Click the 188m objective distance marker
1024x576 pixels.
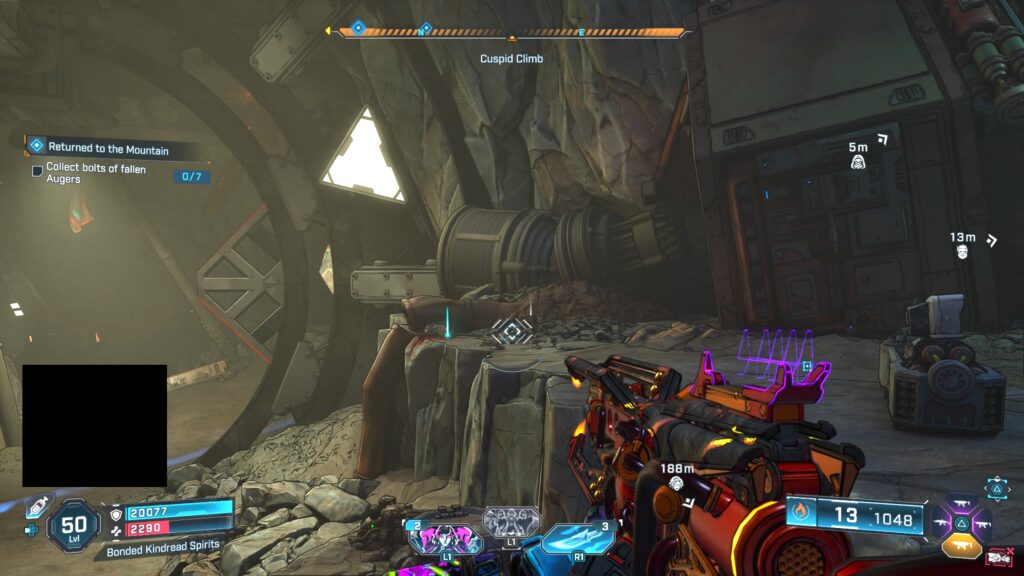click(x=677, y=483)
